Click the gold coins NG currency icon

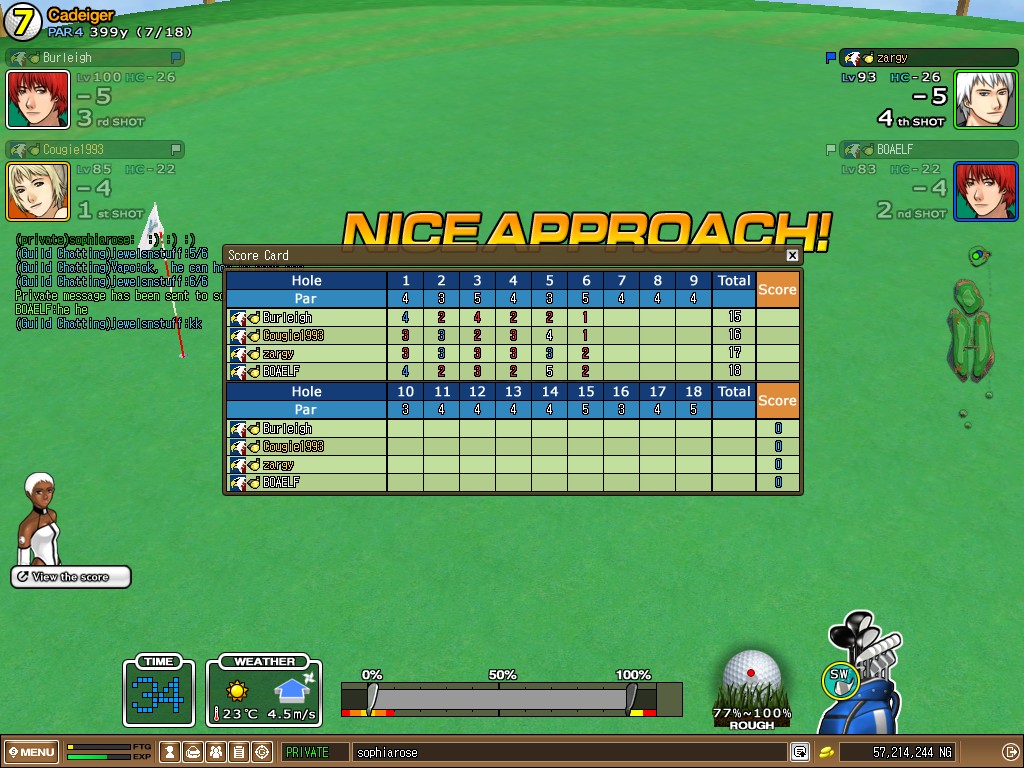click(x=827, y=752)
